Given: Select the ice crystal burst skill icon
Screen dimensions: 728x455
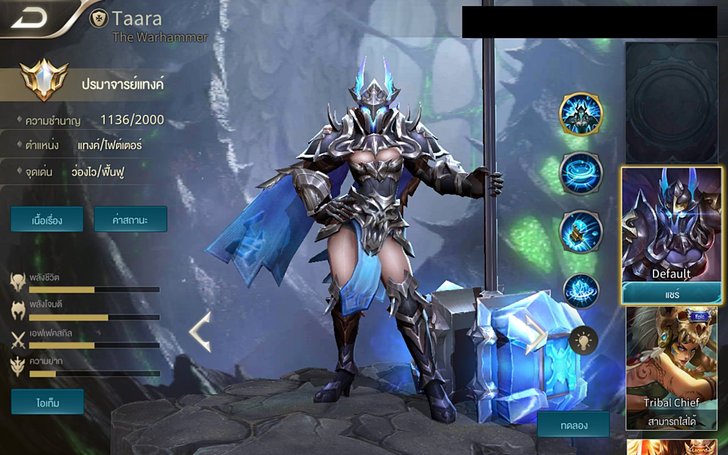Looking at the screenshot, I should point(579,290).
